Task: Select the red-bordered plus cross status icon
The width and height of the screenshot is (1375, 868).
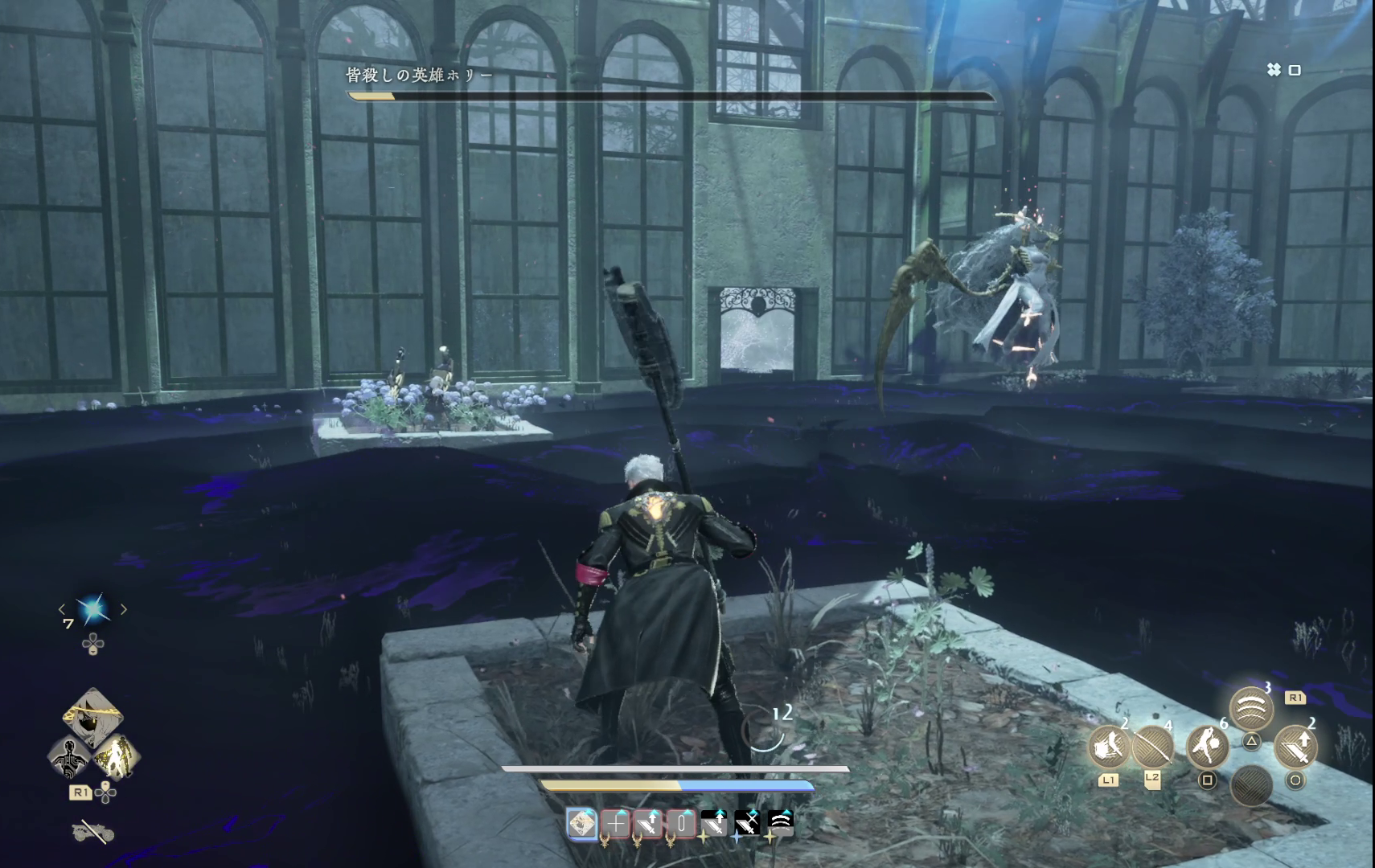Action: click(x=616, y=823)
